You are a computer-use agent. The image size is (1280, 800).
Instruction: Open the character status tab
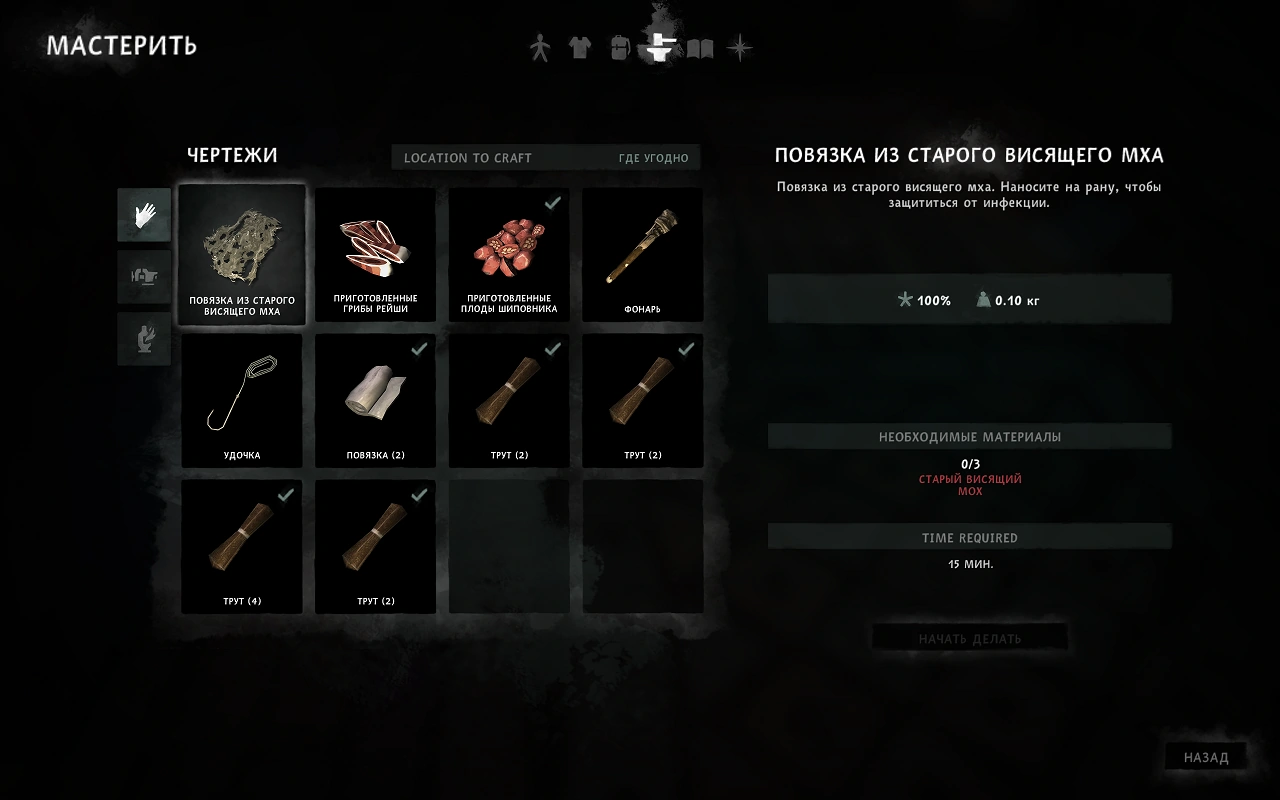(540, 48)
